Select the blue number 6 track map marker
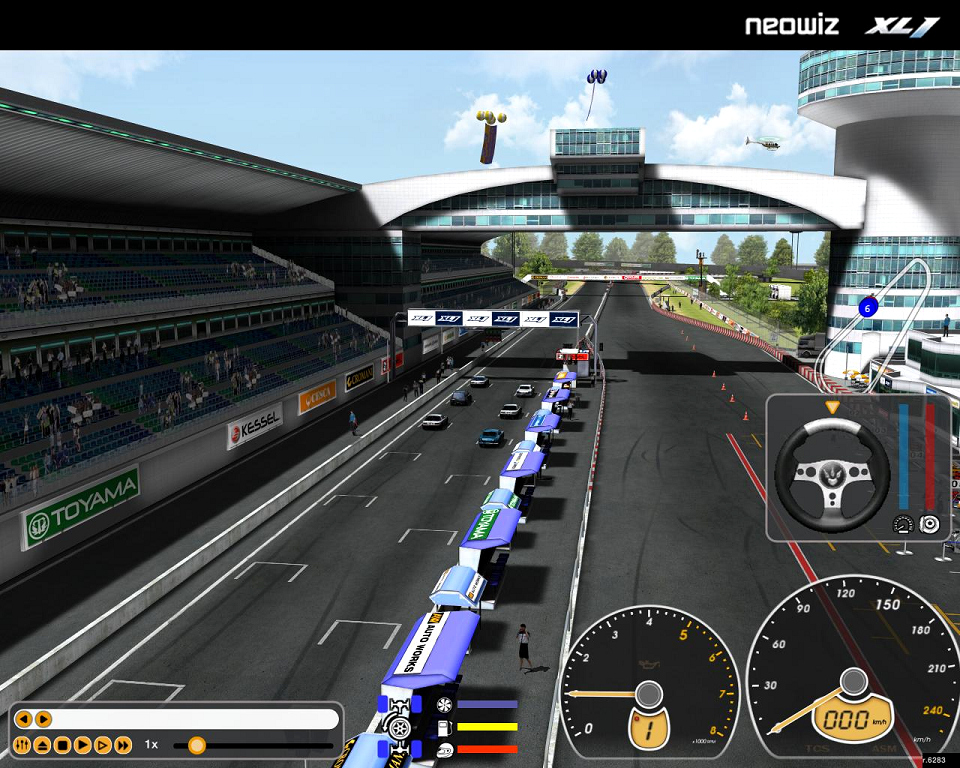Screen dimensions: 960x768 point(868,307)
